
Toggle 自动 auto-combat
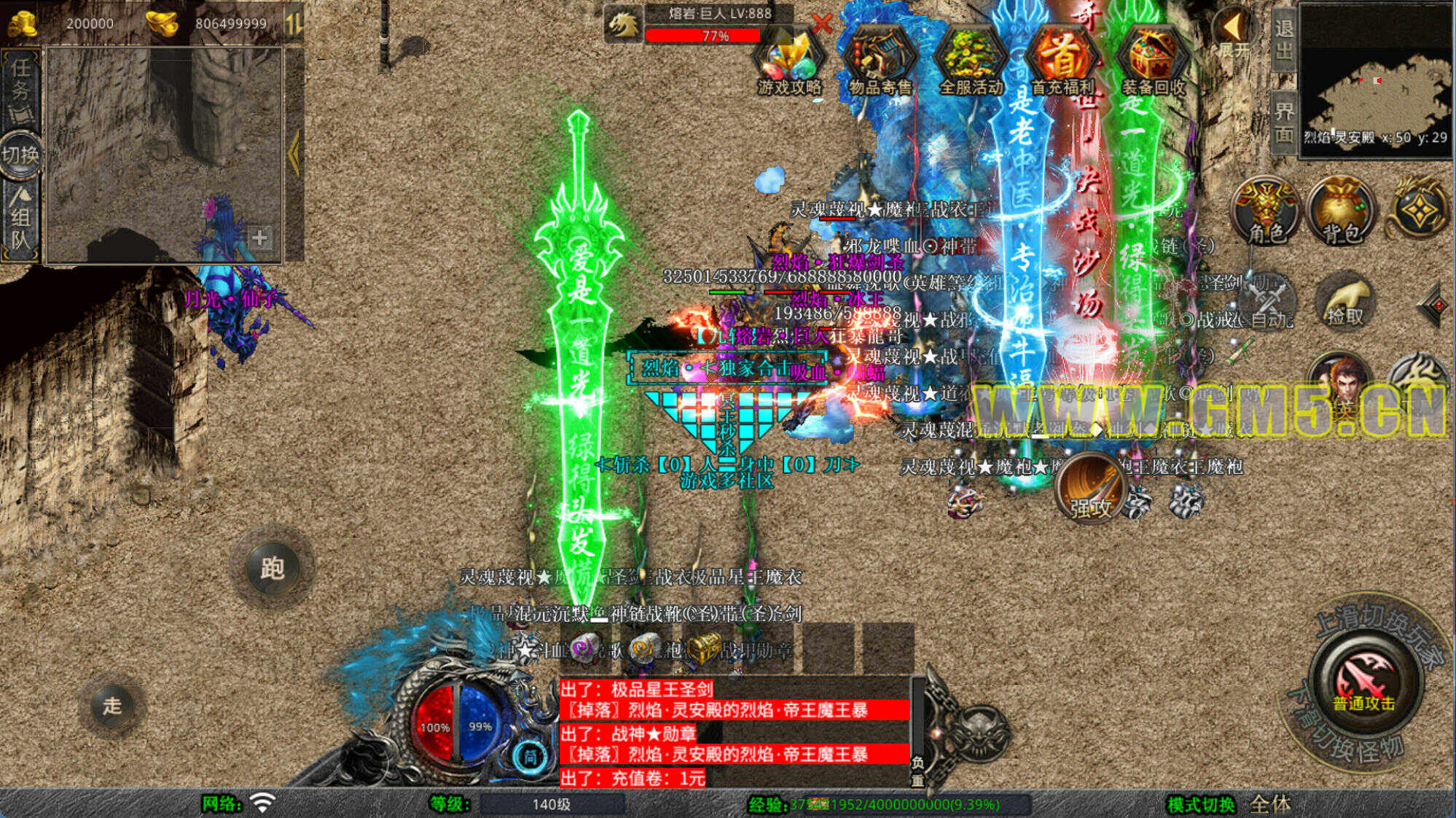pos(1269,303)
